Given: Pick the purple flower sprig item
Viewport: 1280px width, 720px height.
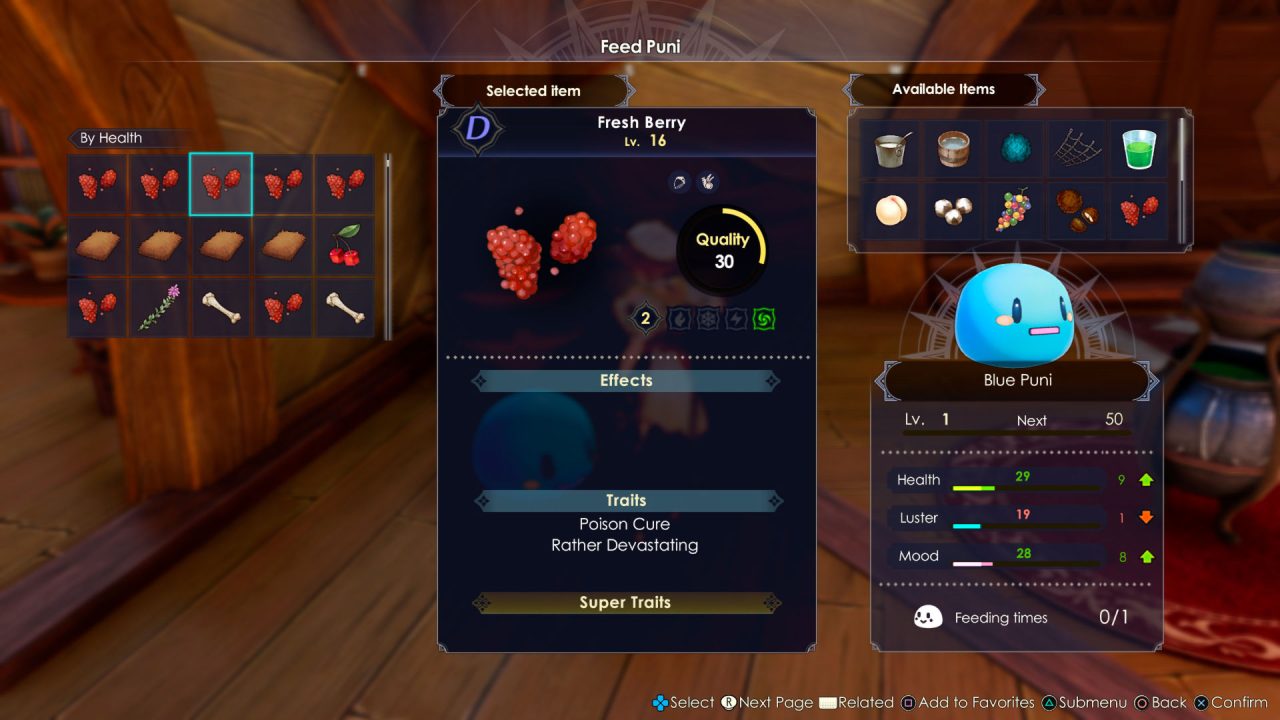Looking at the screenshot, I should click(159, 307).
